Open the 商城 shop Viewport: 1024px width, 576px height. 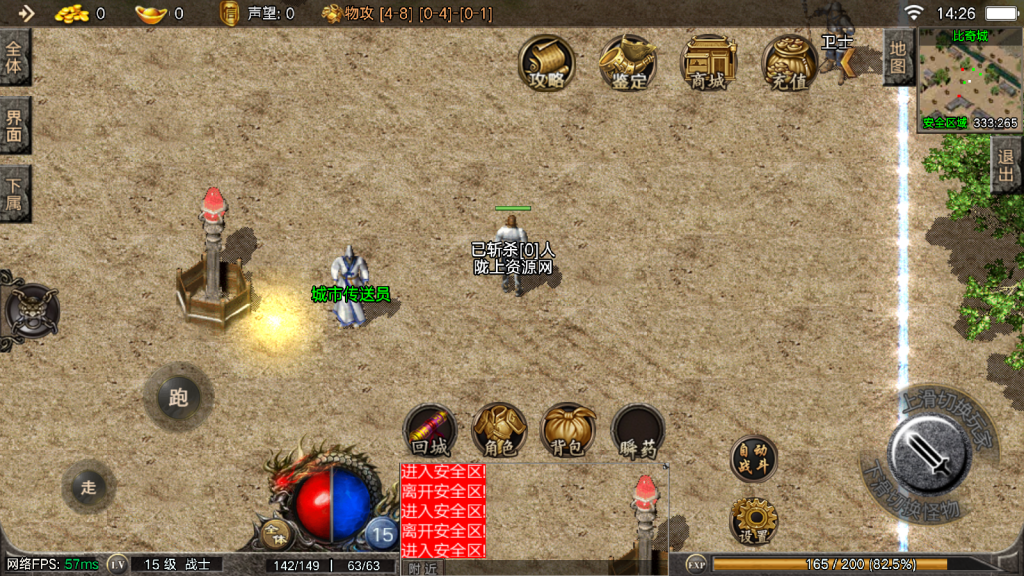708,64
